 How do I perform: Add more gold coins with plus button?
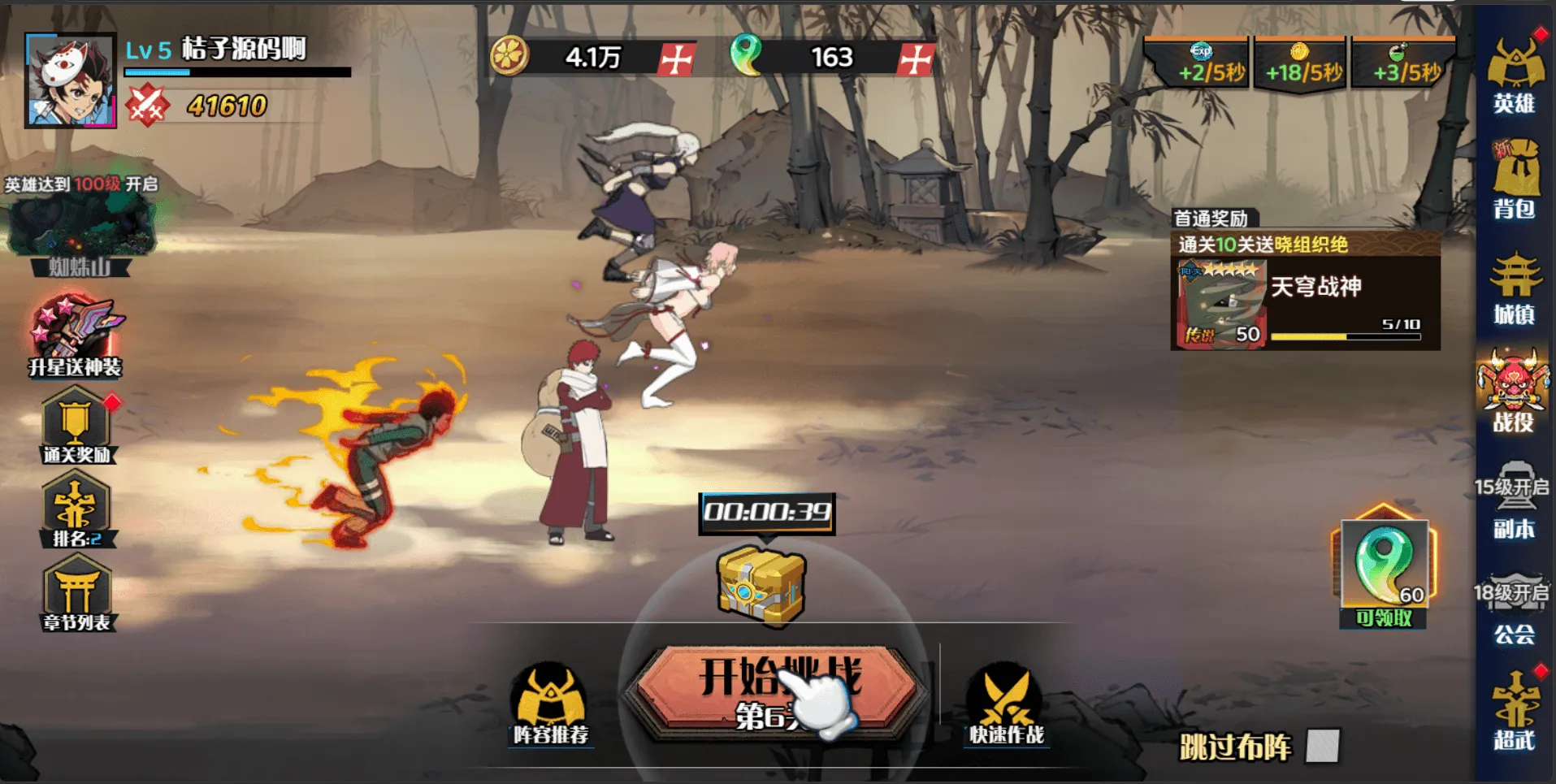(x=676, y=58)
